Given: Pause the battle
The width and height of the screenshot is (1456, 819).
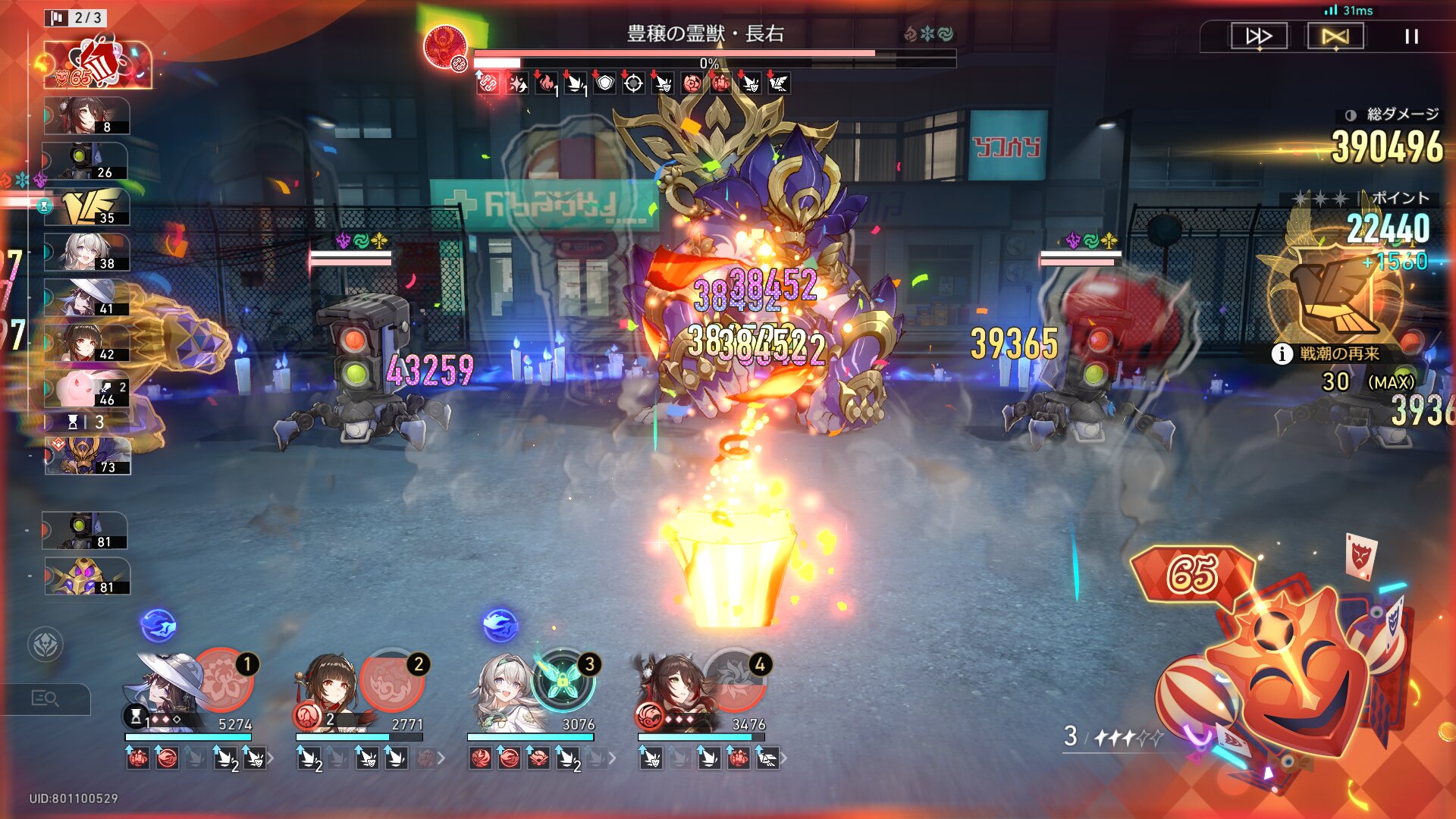Looking at the screenshot, I should (1411, 36).
